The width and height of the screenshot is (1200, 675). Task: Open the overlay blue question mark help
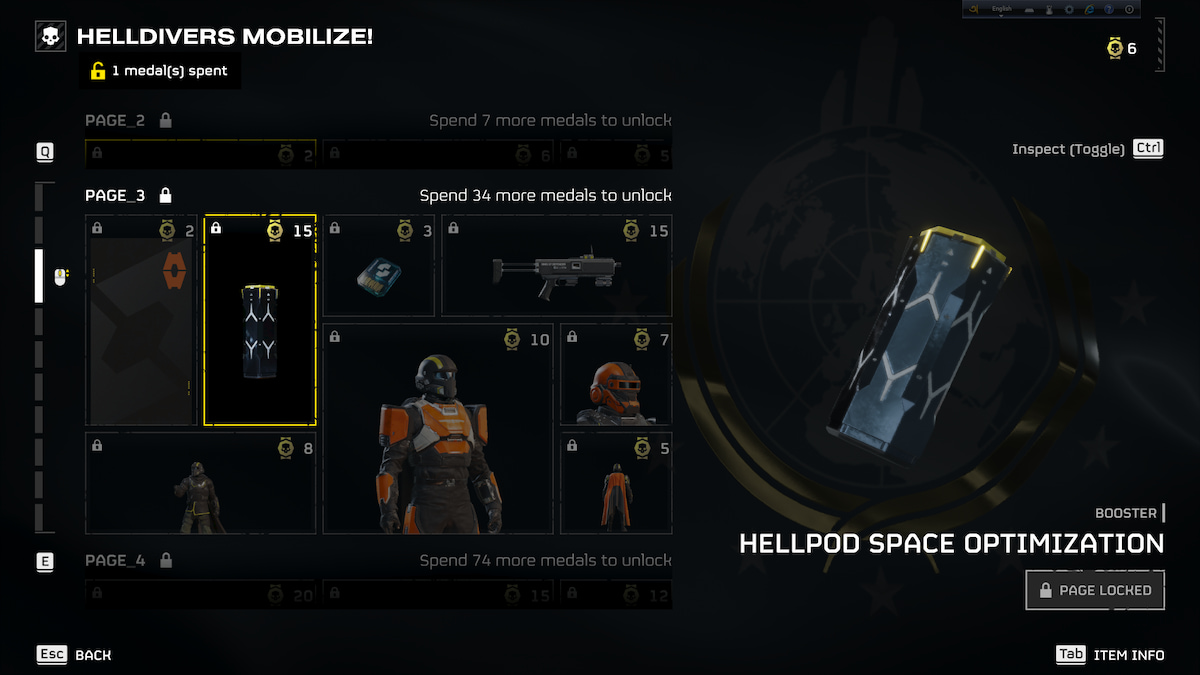(1111, 9)
